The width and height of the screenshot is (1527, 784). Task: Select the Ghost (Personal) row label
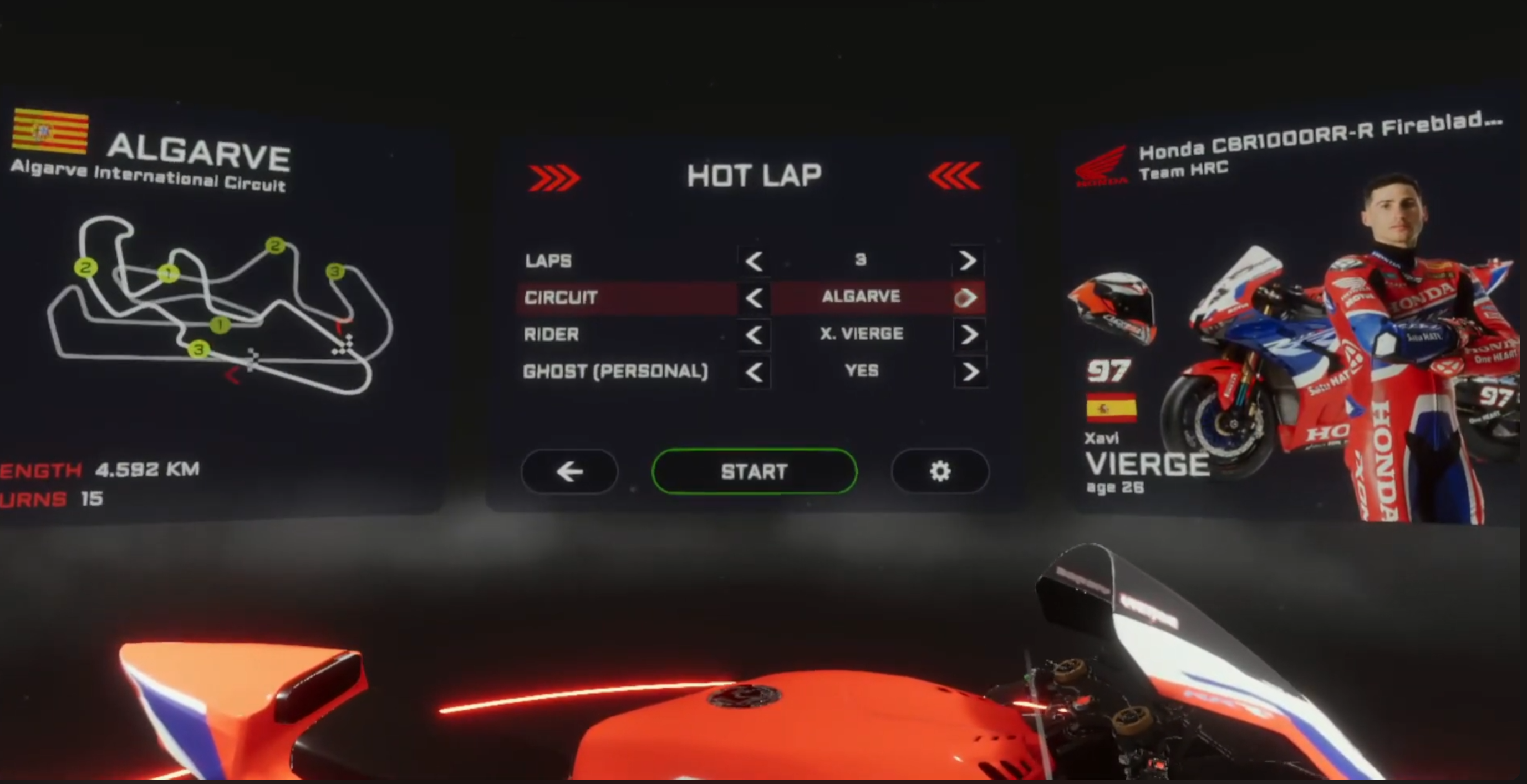[615, 371]
